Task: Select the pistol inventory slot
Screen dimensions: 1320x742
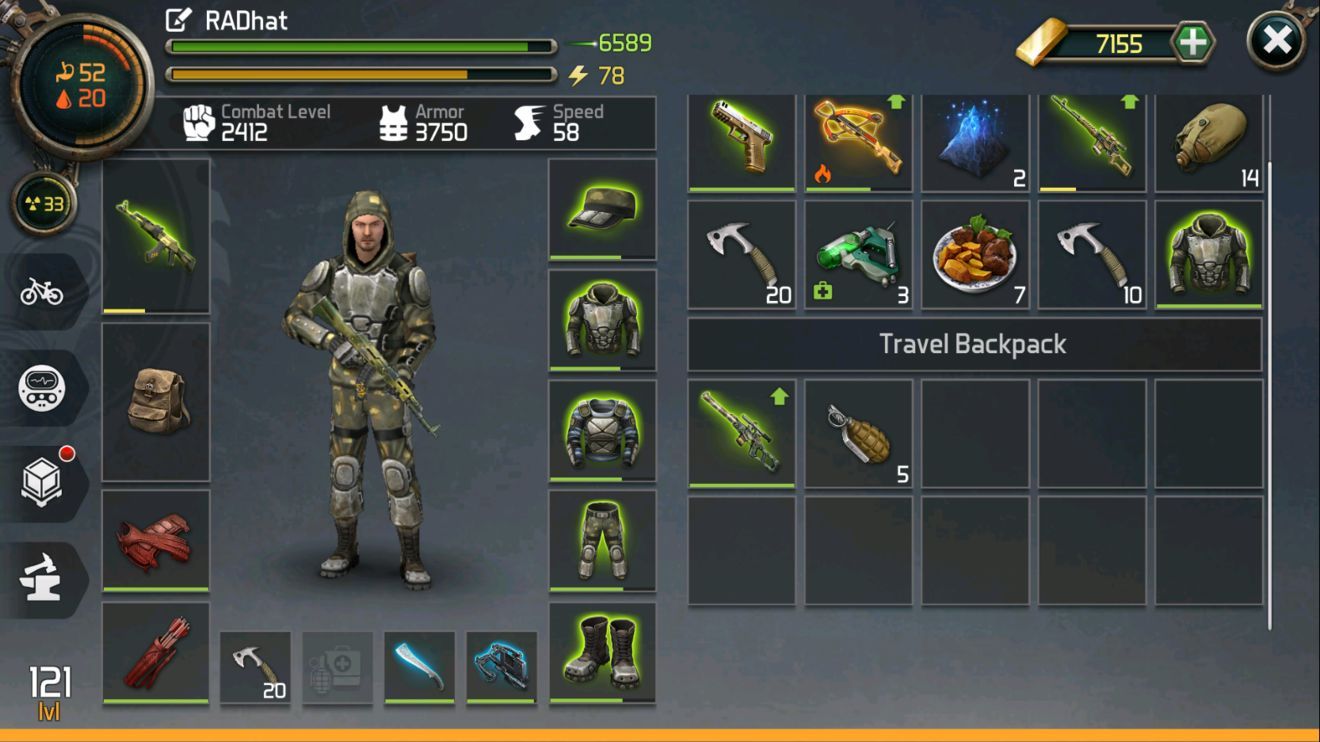Action: tap(741, 140)
